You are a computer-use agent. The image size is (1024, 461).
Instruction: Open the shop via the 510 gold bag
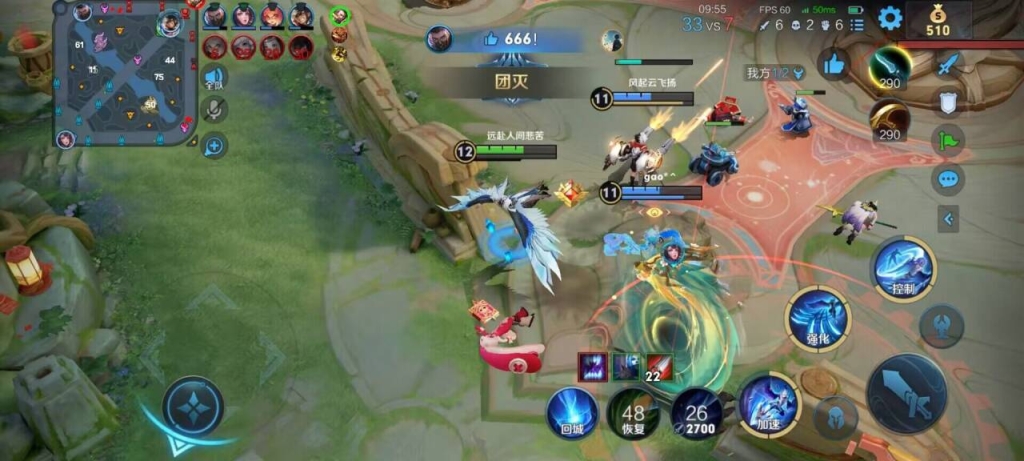(937, 20)
